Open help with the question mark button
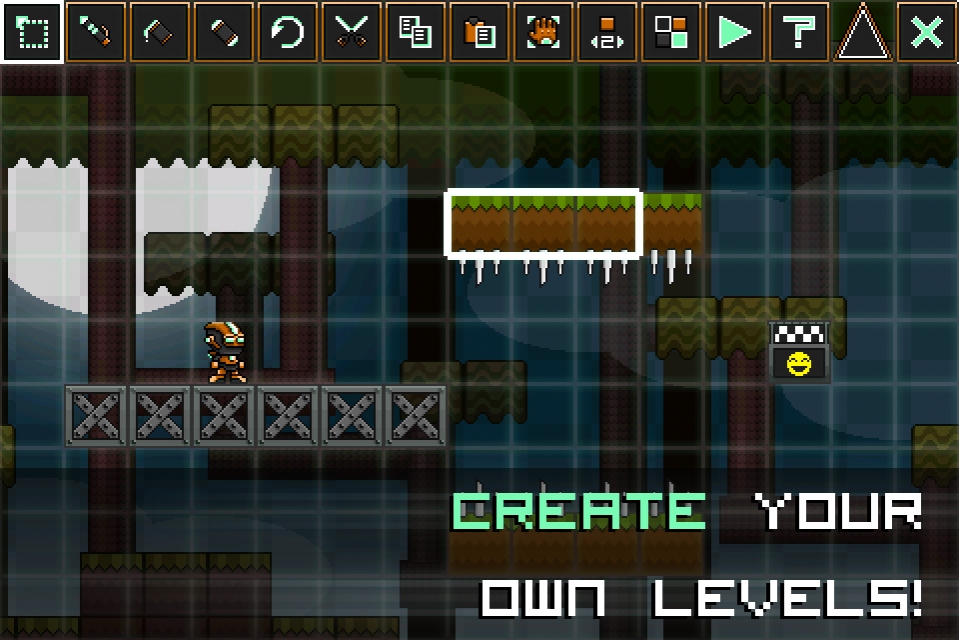The width and height of the screenshot is (960, 640). point(799,32)
